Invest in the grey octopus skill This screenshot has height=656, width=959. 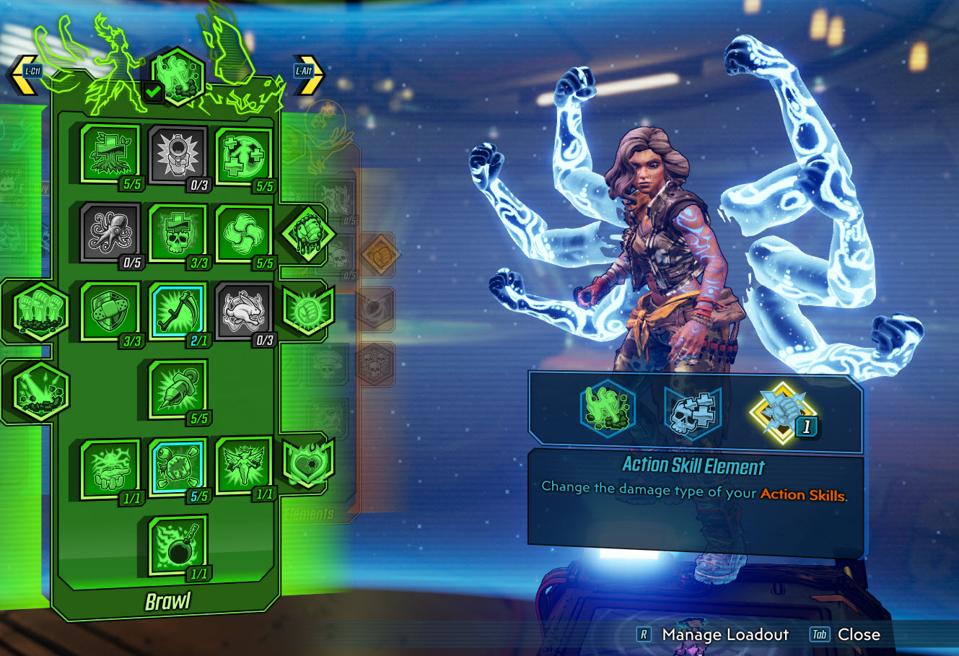click(109, 232)
